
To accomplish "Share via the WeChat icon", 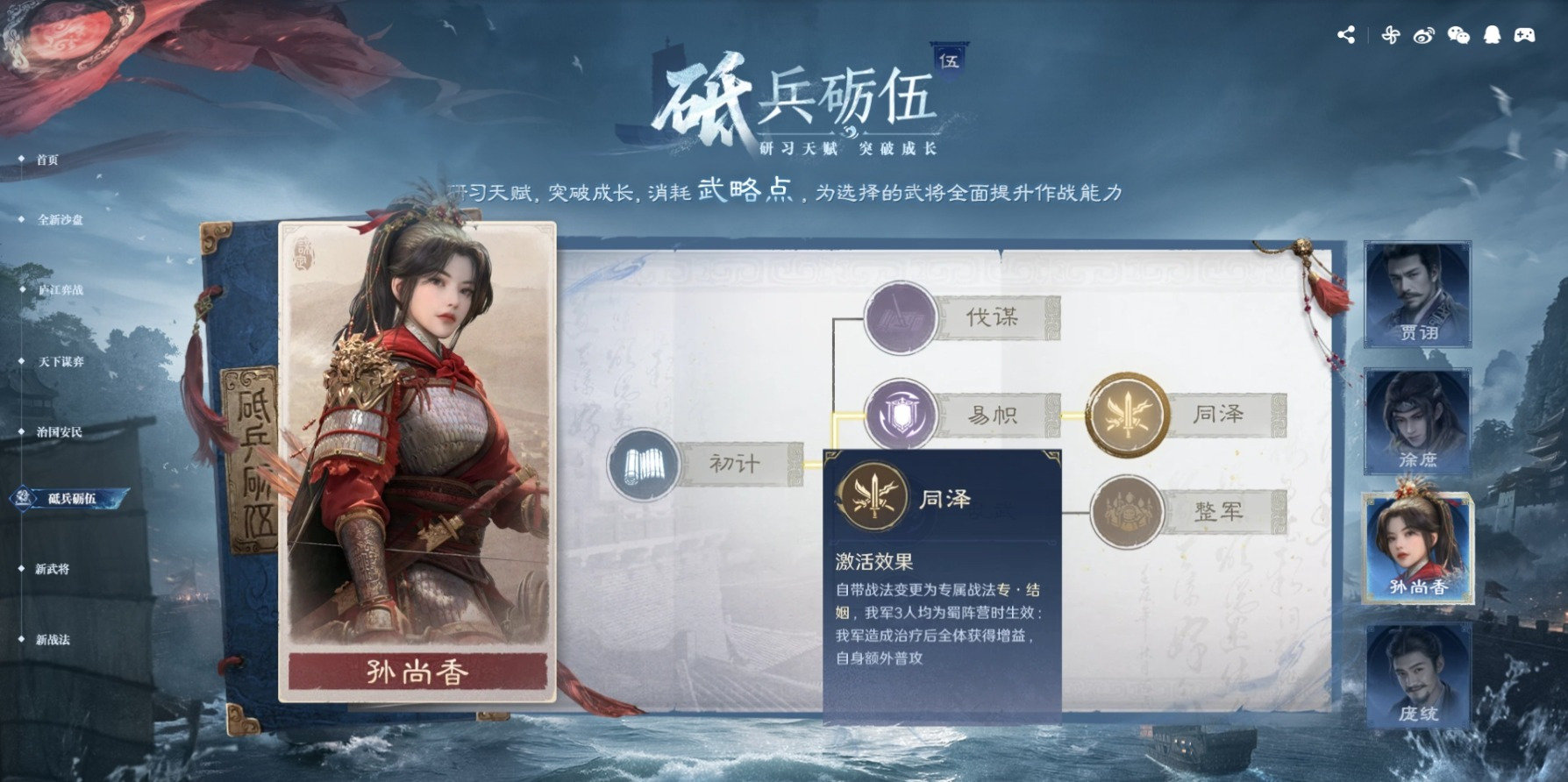I will pos(1458,35).
